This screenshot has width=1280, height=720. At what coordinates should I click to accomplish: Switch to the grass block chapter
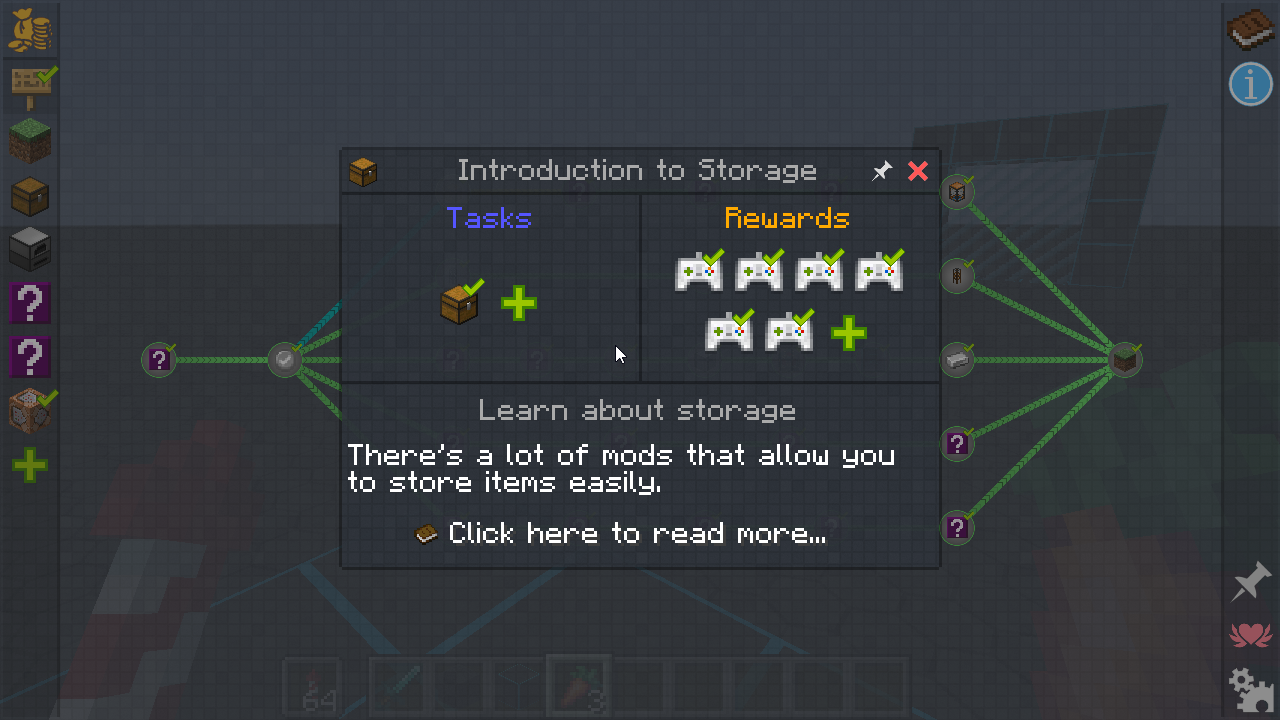(x=30, y=141)
